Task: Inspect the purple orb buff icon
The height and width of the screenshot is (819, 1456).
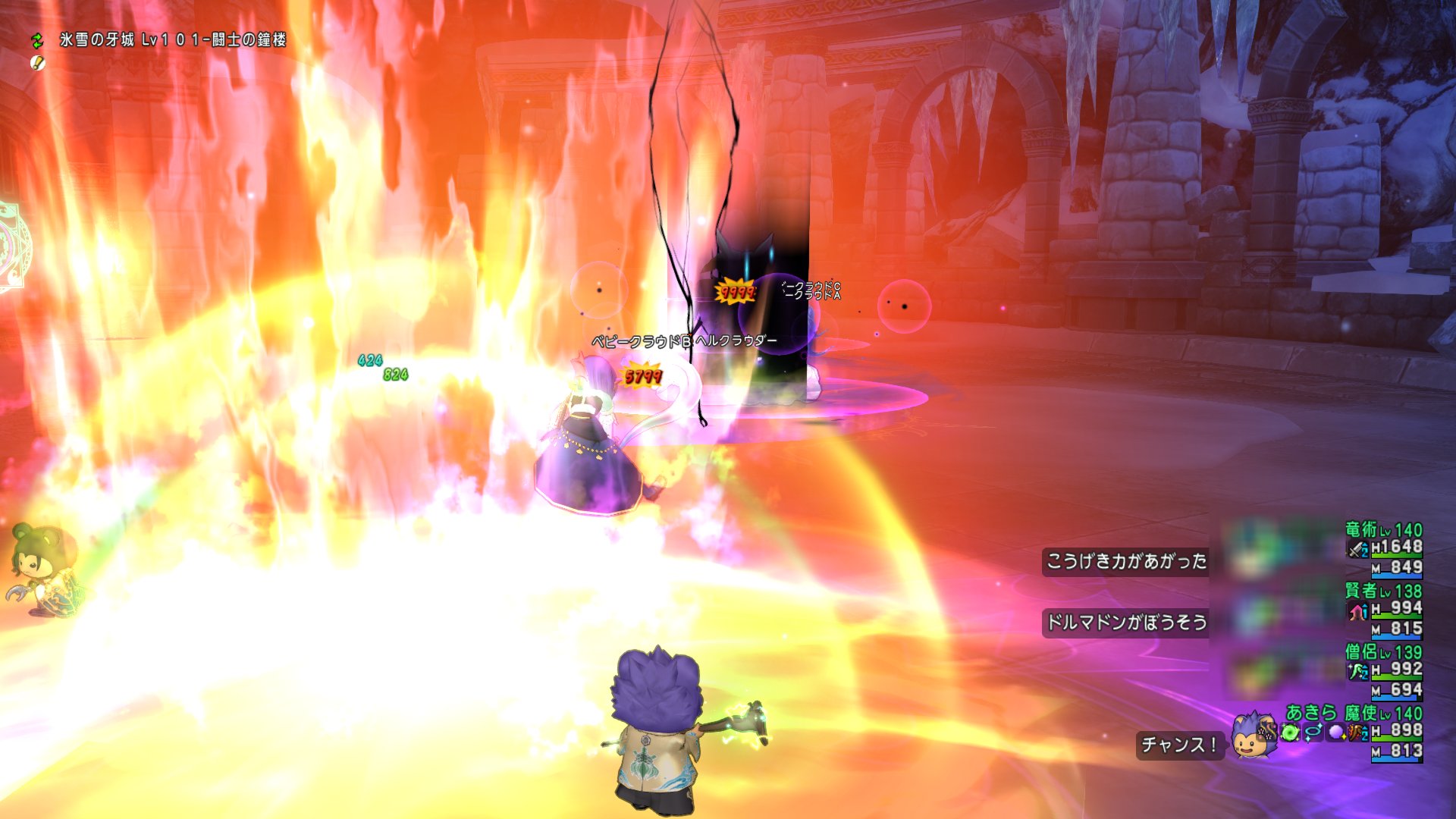Action: pyautogui.click(x=1336, y=733)
